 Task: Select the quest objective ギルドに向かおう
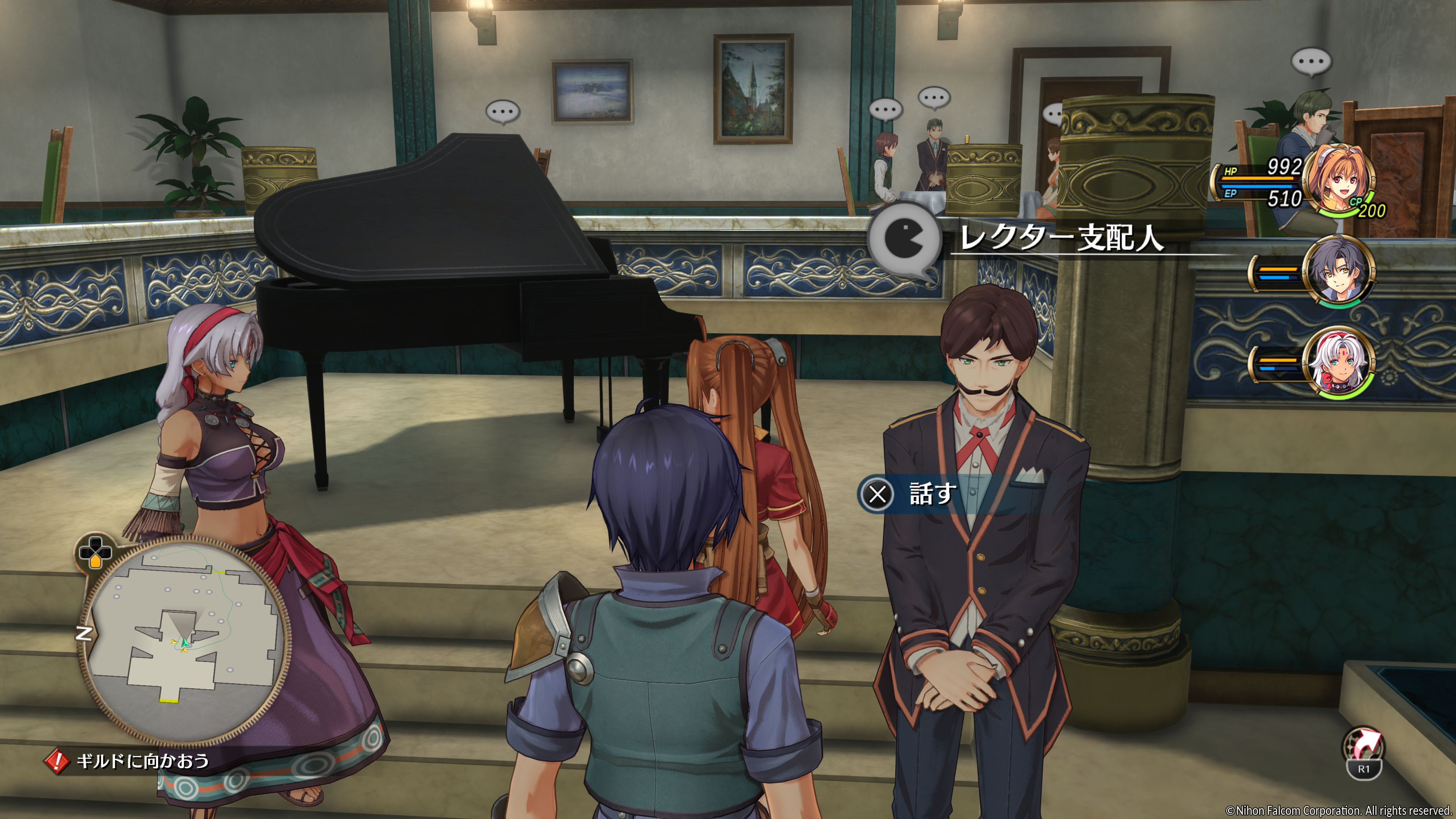(x=143, y=761)
